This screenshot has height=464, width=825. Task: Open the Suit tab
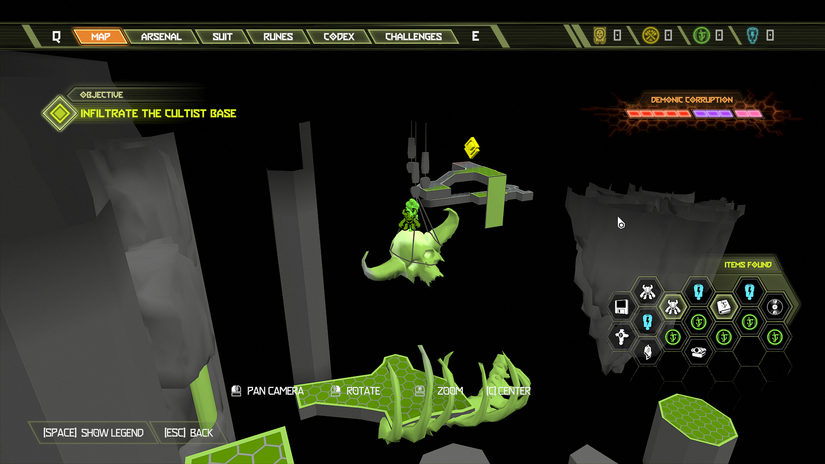222,37
